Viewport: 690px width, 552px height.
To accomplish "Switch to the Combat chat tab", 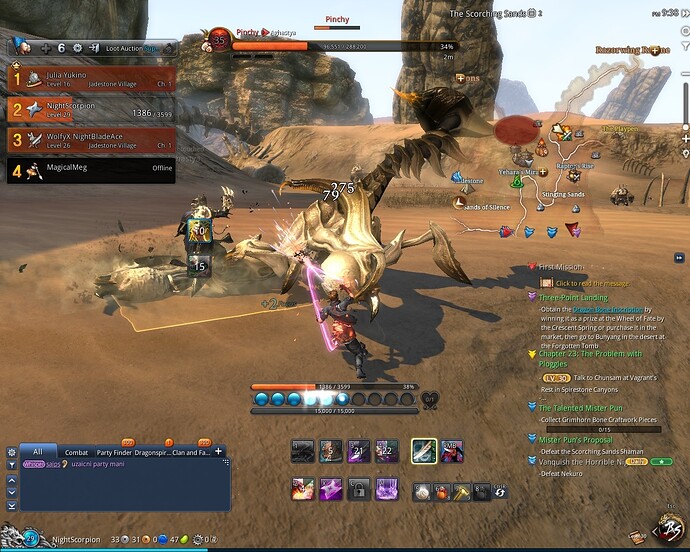I will click(x=77, y=453).
